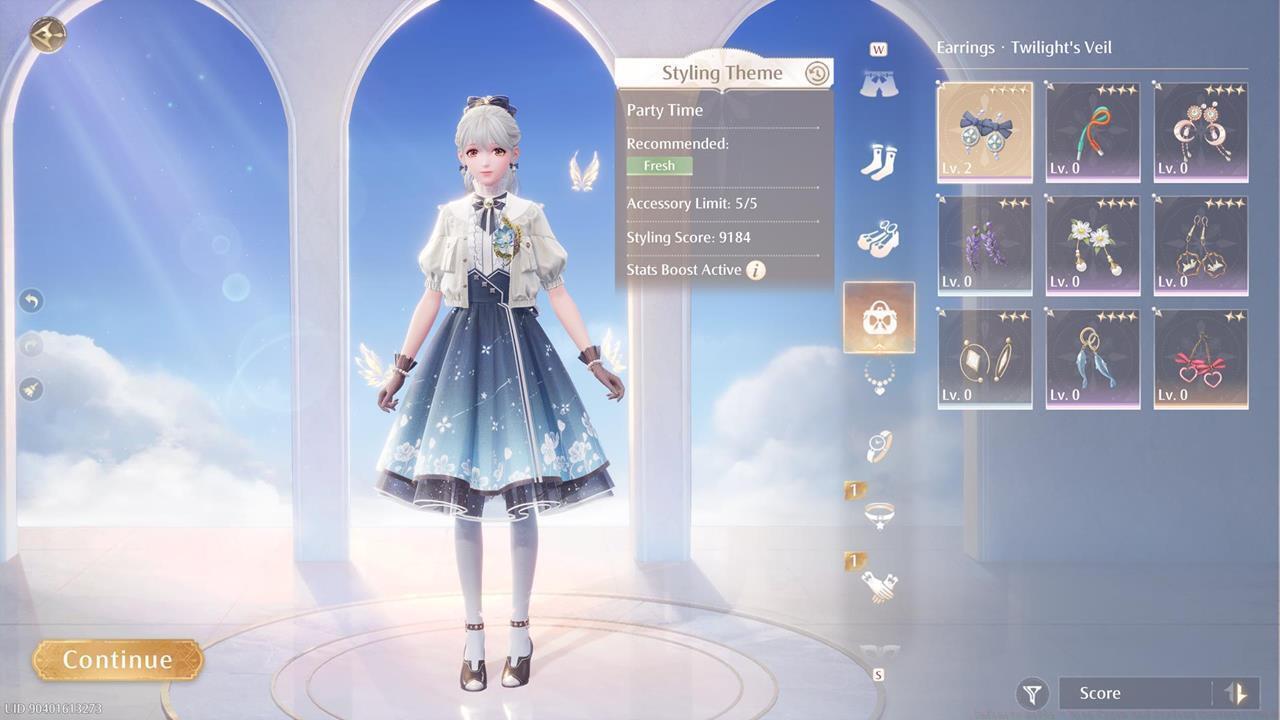
Task: Open the Choker category with badge 1
Action: pos(878,512)
